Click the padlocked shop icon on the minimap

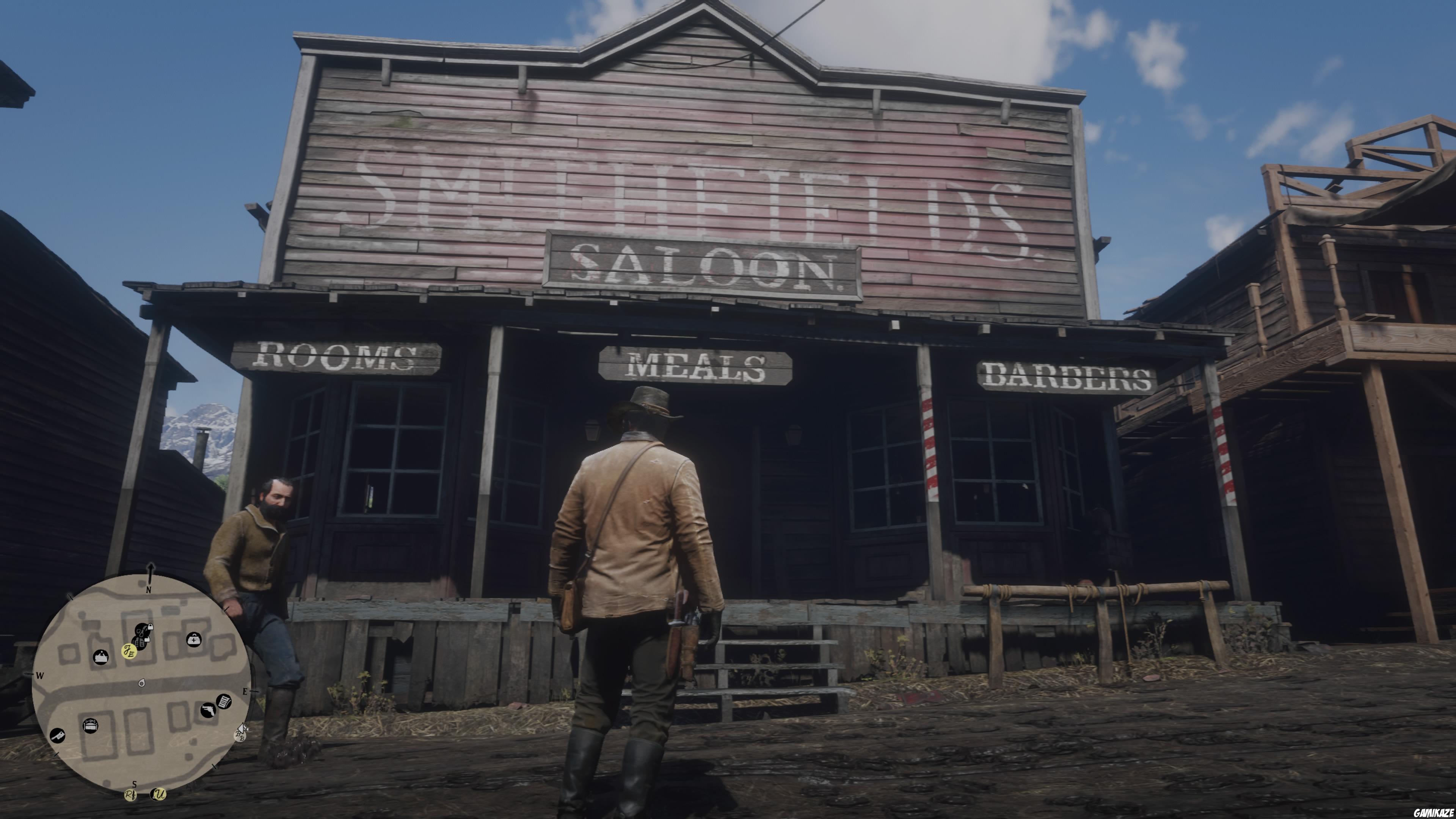[x=151, y=628]
